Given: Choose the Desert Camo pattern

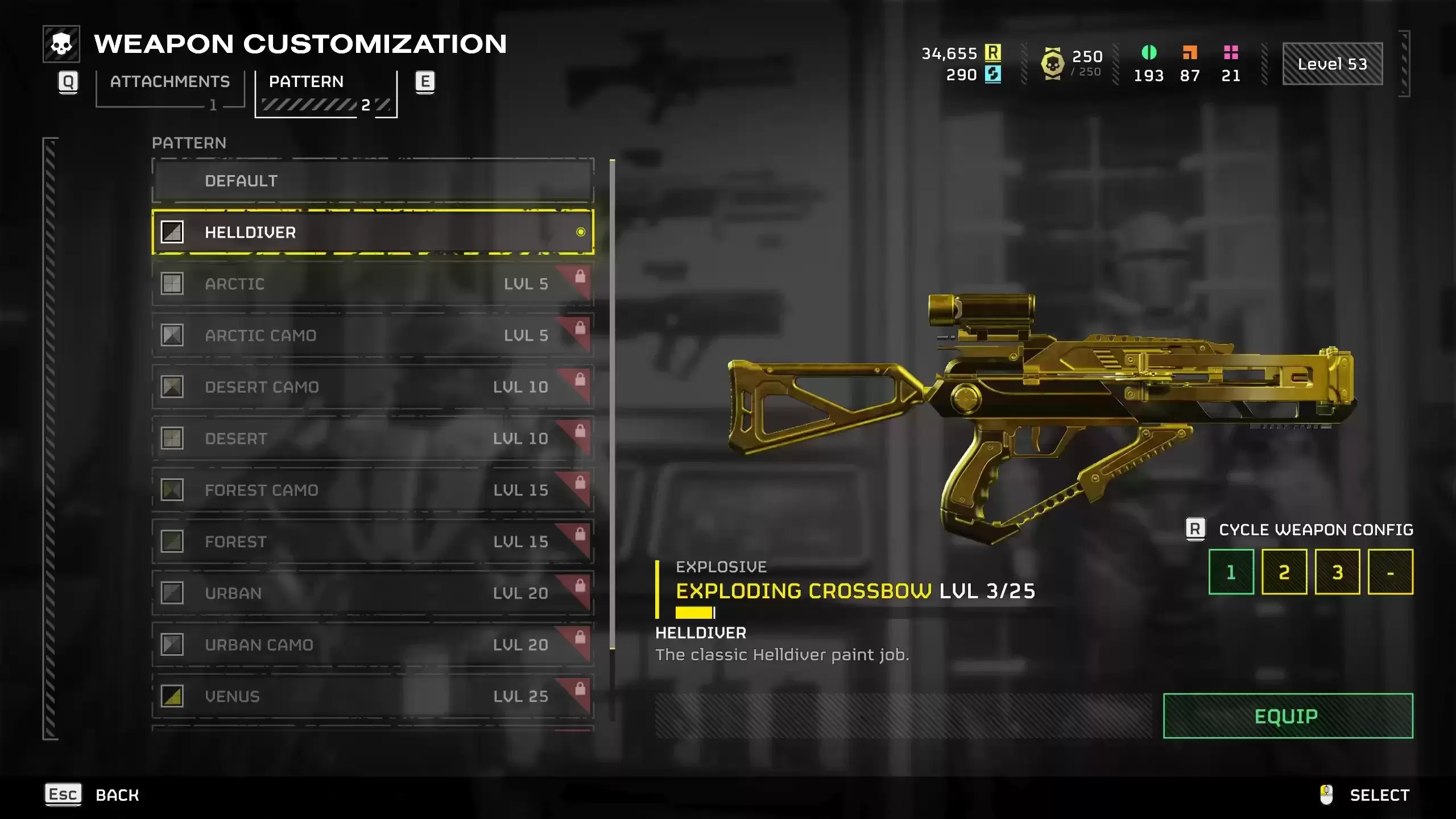Looking at the screenshot, I should click(x=373, y=387).
